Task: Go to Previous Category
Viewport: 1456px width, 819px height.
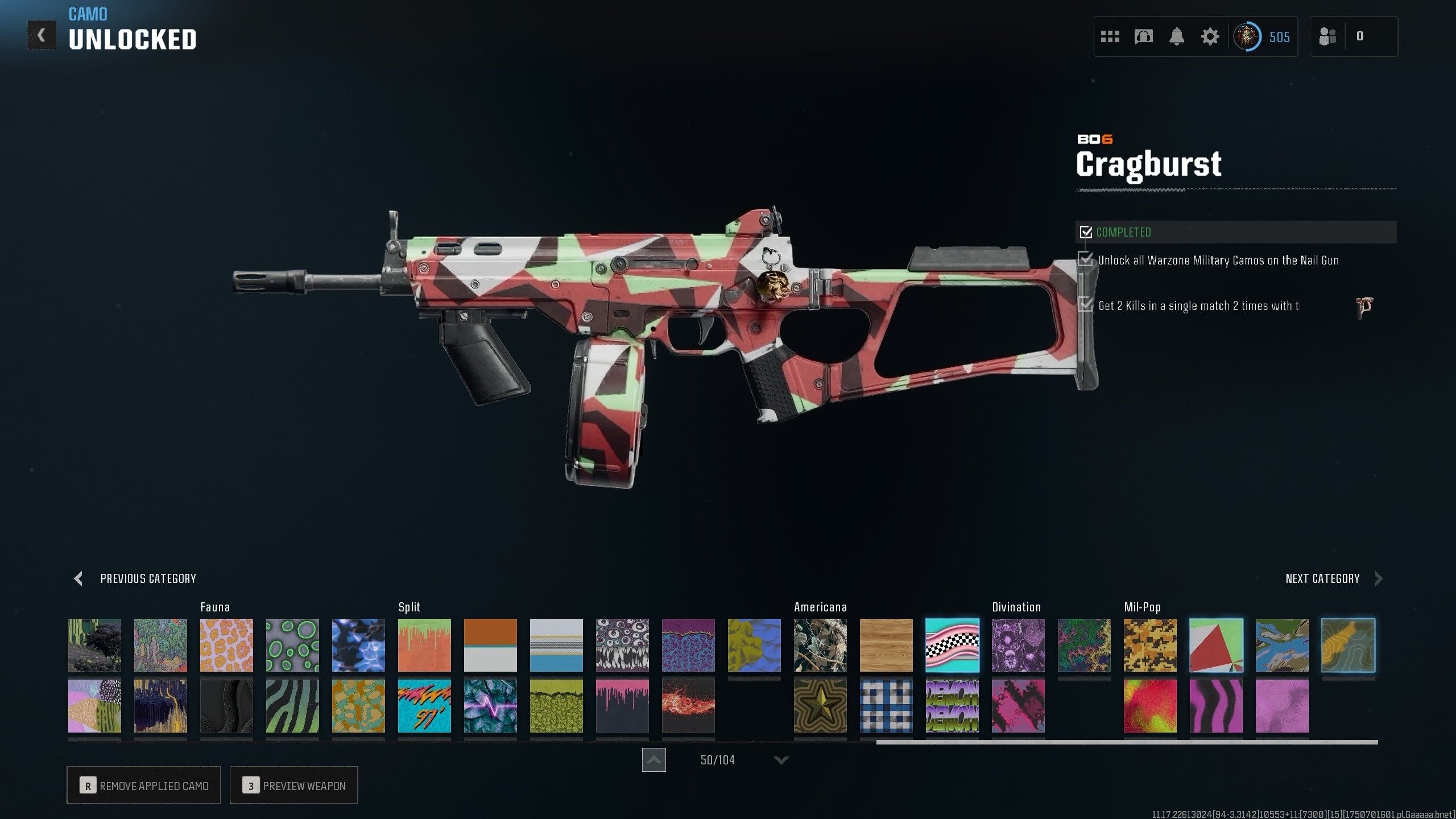Action: coord(135,578)
